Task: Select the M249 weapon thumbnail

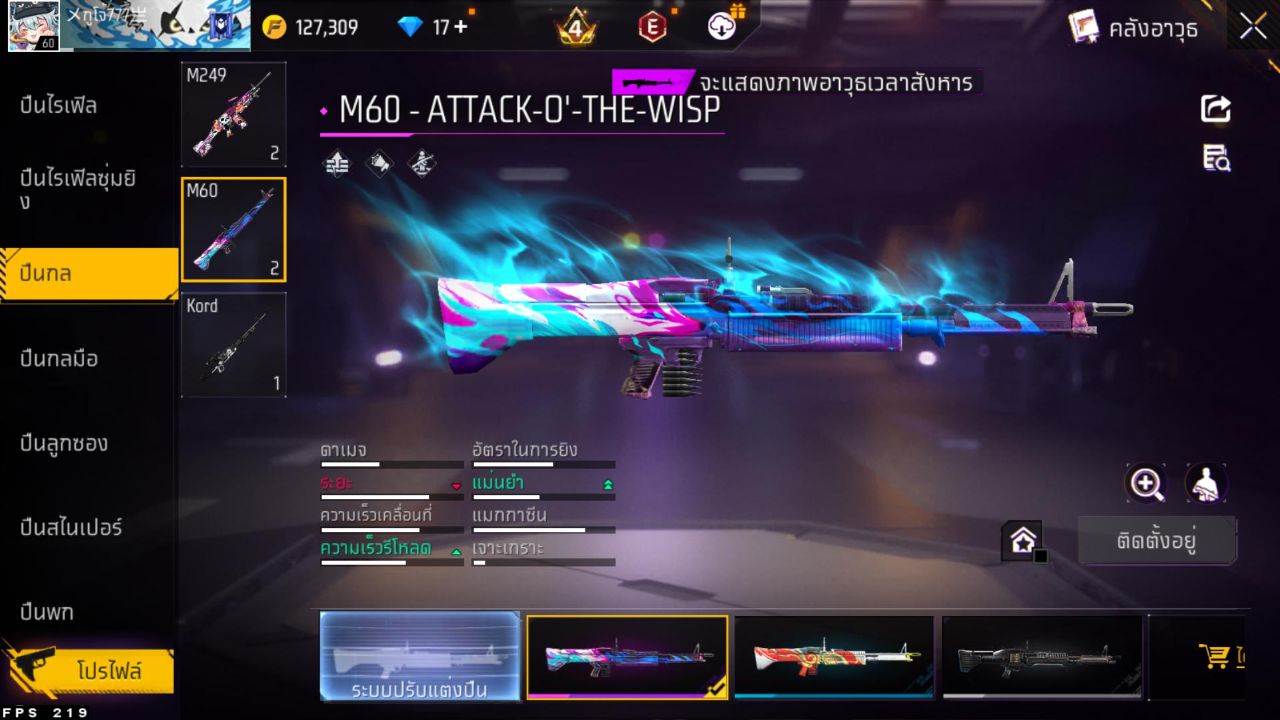Action: pyautogui.click(x=233, y=113)
